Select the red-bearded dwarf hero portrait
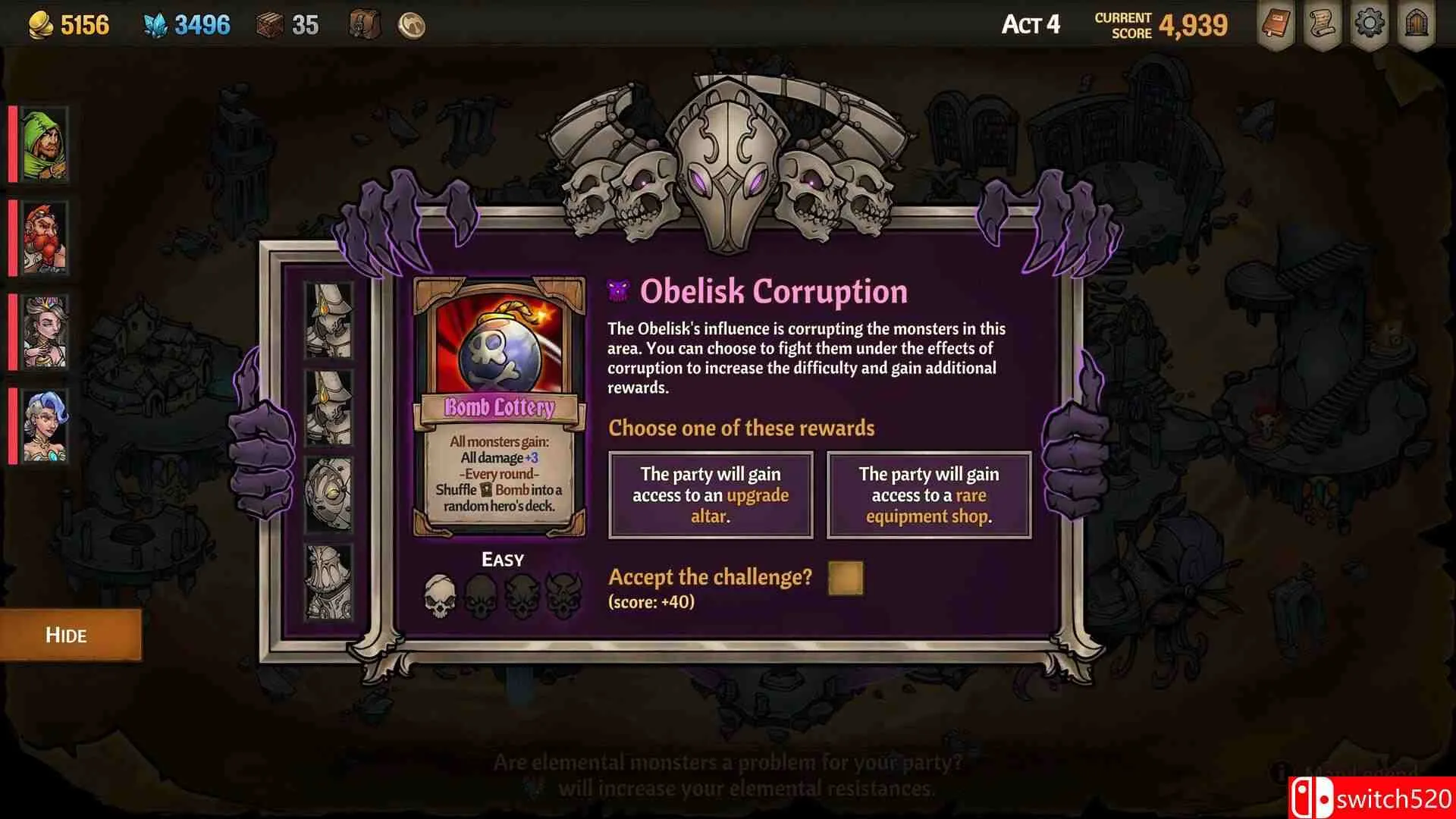 pos(45,238)
